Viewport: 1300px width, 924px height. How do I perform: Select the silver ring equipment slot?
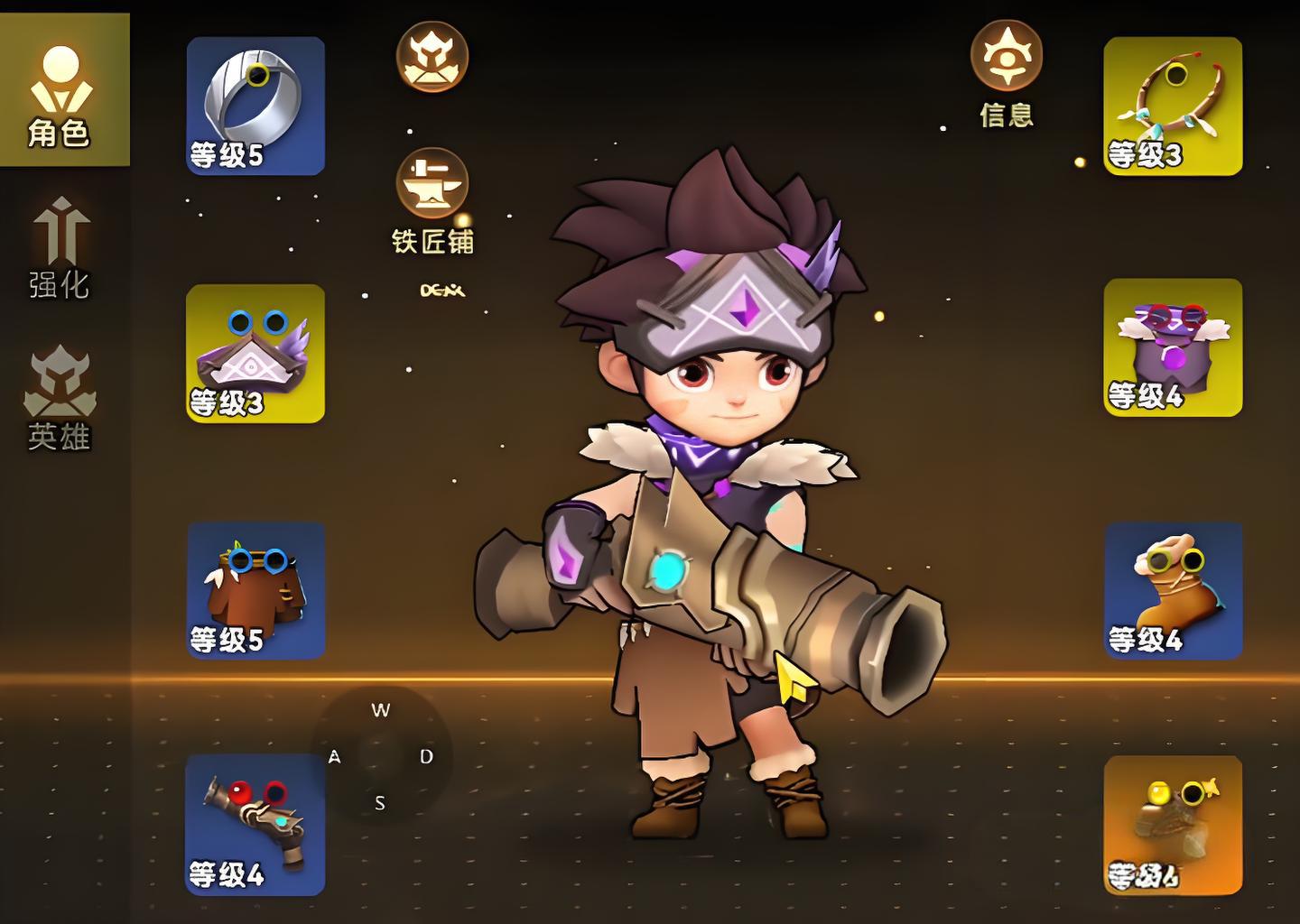click(x=255, y=106)
